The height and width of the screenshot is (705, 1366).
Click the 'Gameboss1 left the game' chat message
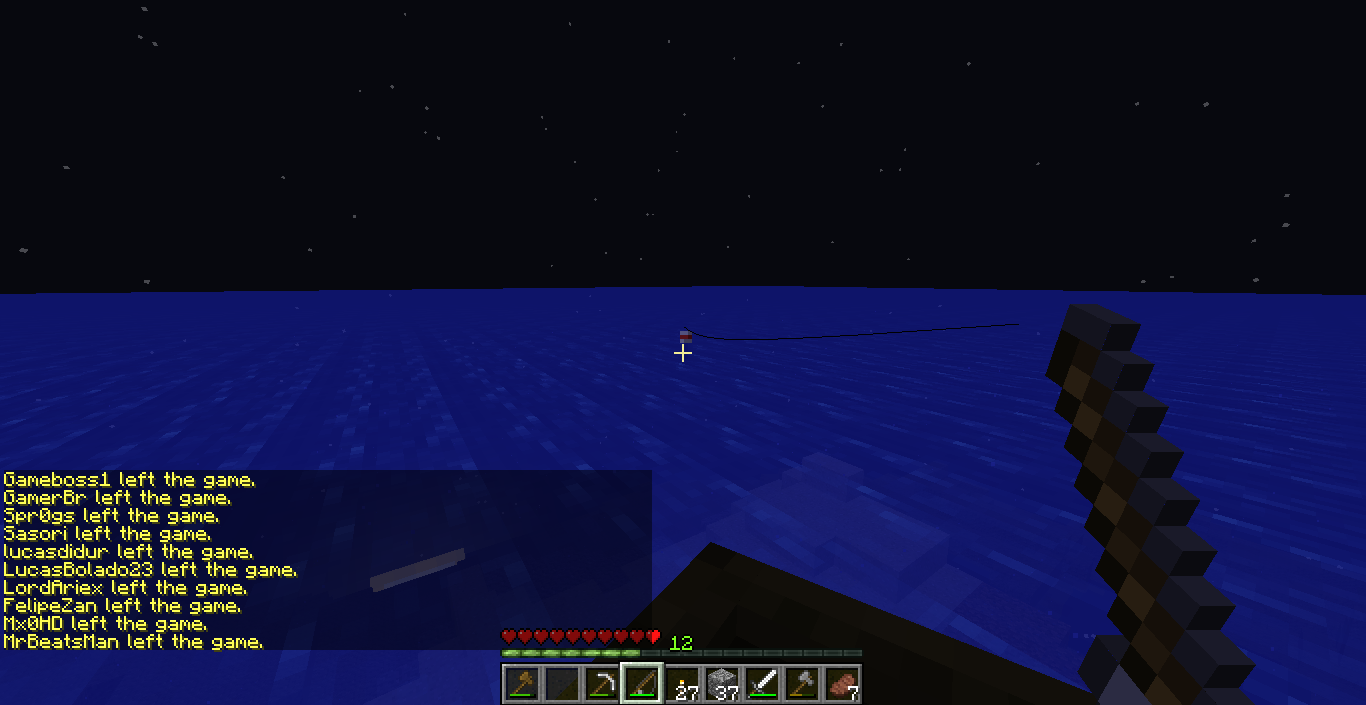(129, 480)
